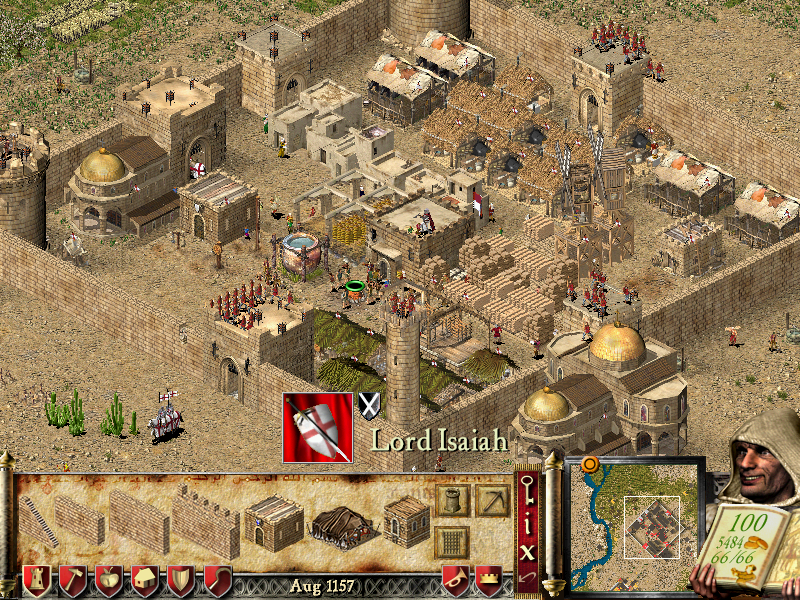Switch to weapons buildings shield tab
Viewport: 800px width, 600px height.
181,581
